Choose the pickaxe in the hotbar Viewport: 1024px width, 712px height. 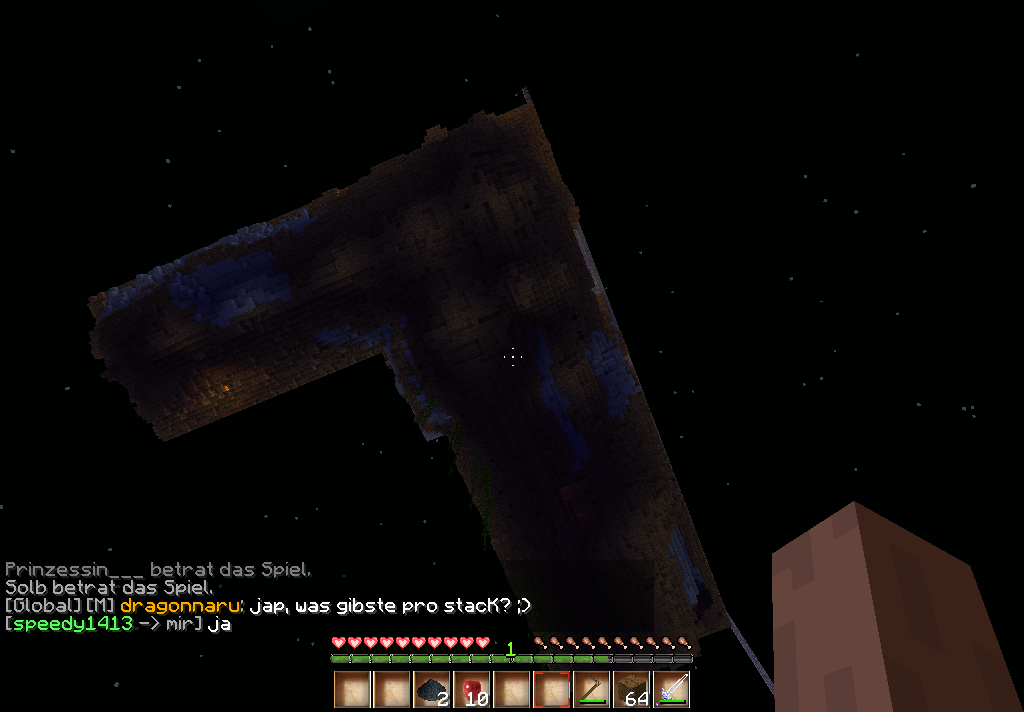[591, 690]
